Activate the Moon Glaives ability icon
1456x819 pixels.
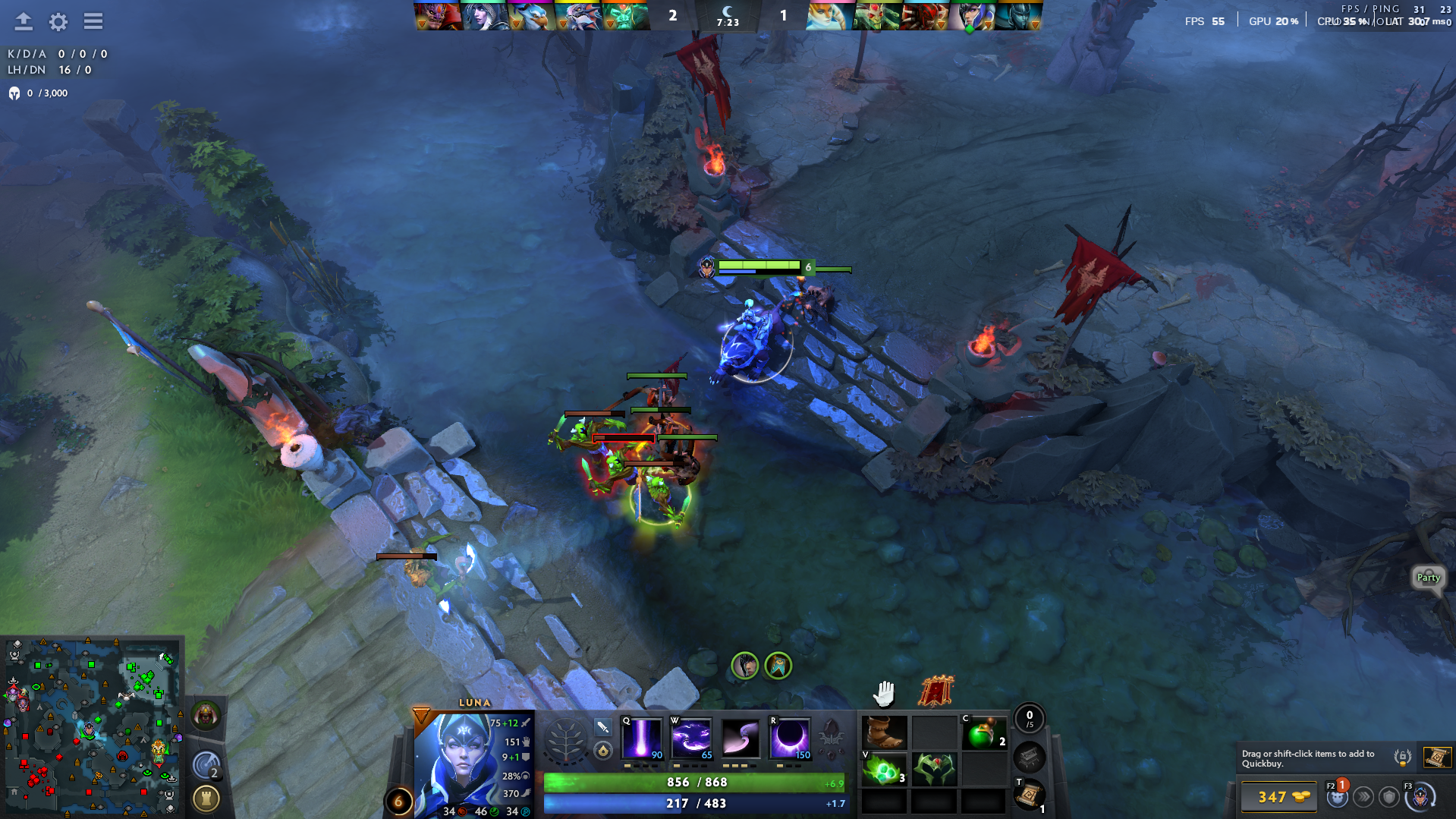click(x=691, y=738)
